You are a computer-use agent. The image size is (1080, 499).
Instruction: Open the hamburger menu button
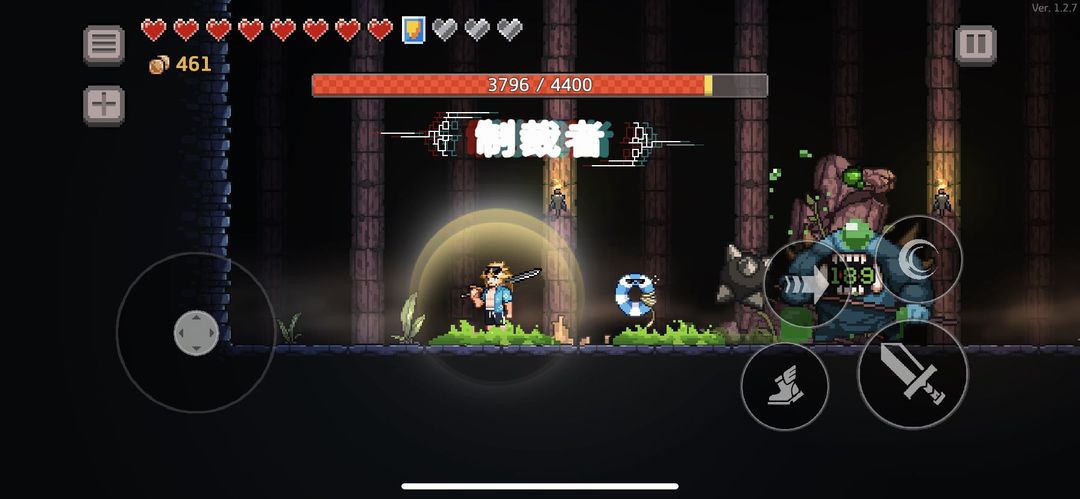tap(103, 45)
